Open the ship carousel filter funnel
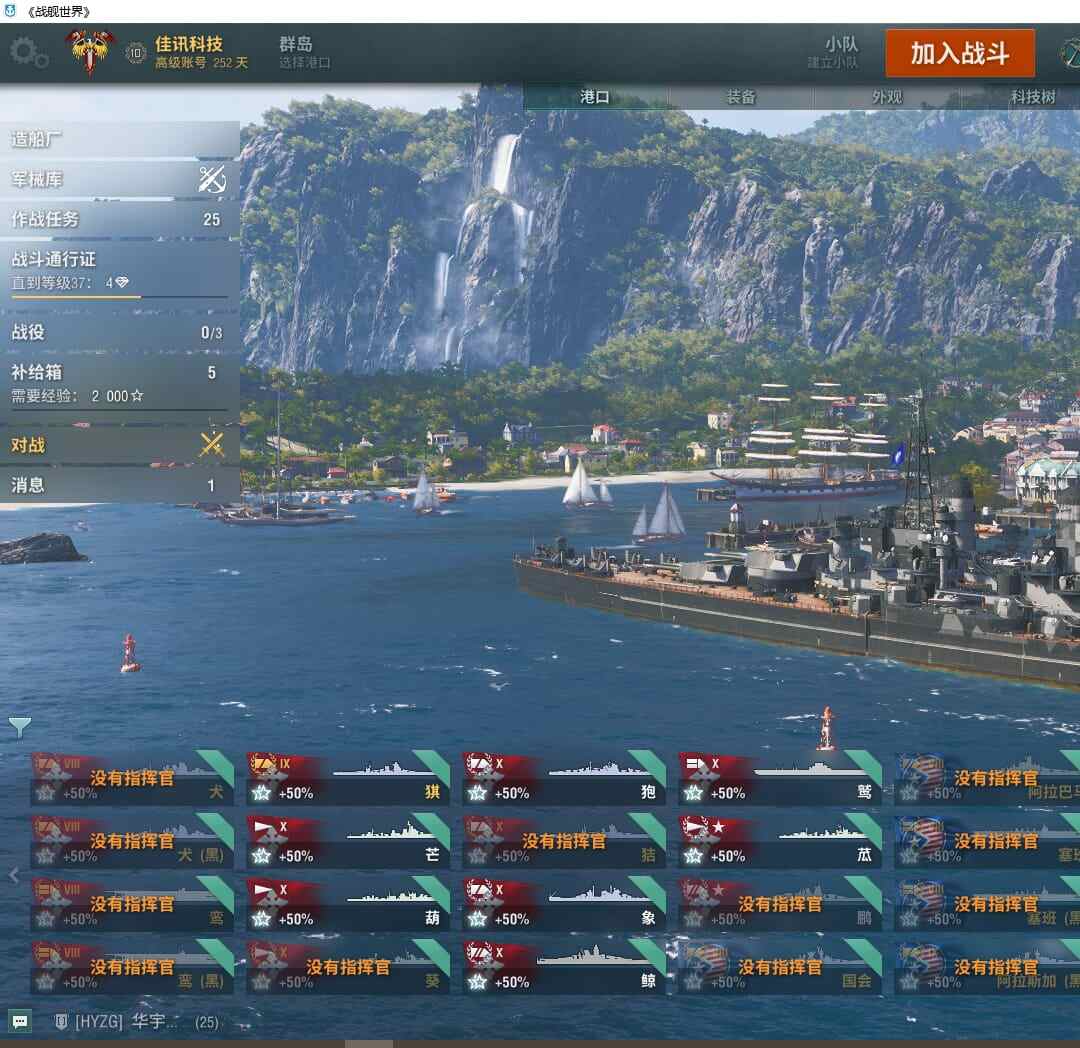Screen dimensions: 1080x1048 [x=20, y=727]
